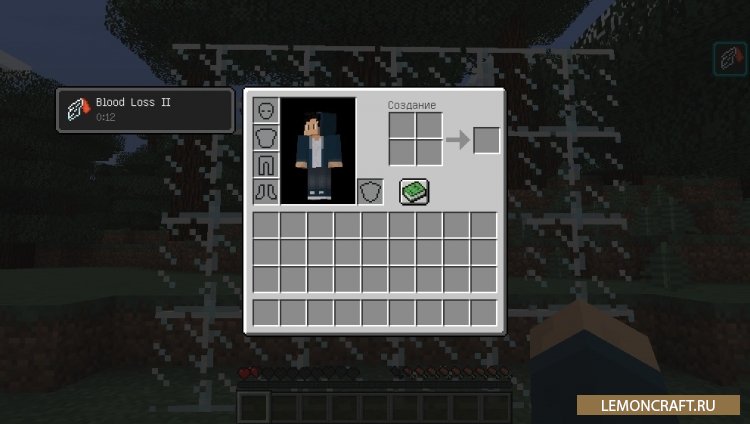Screen dimensions: 750x424
Task: Select the helmet armor slot
Action: pos(266,110)
